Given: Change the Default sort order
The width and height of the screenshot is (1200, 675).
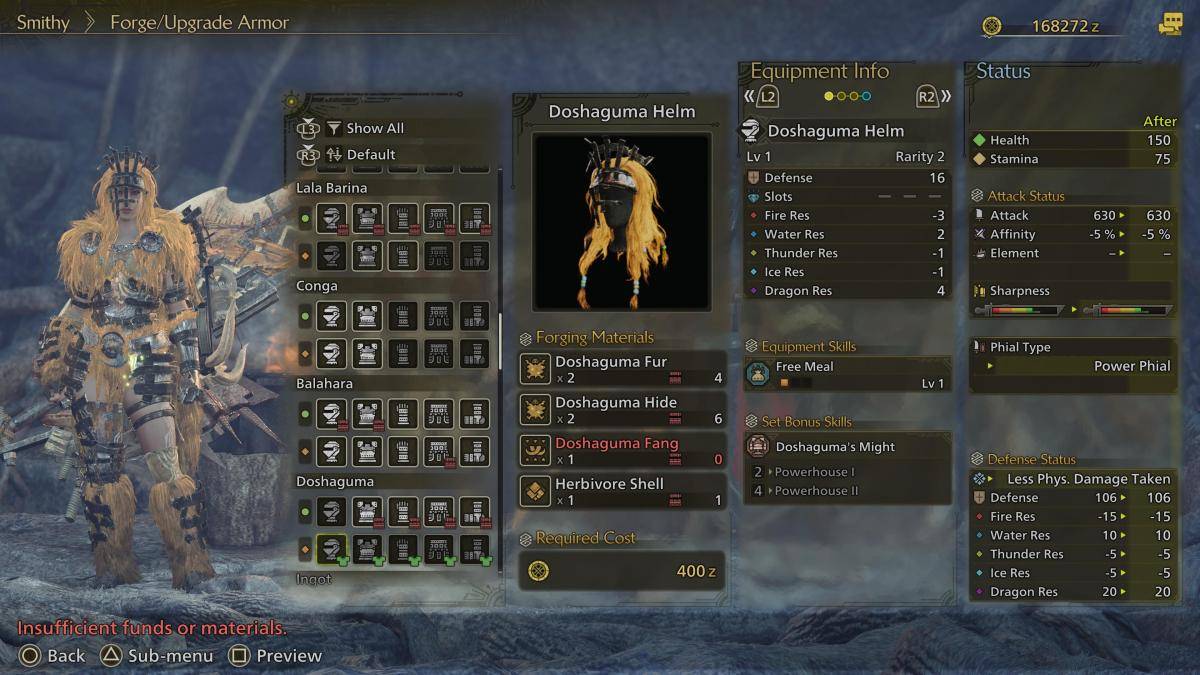Looking at the screenshot, I should click(370, 155).
